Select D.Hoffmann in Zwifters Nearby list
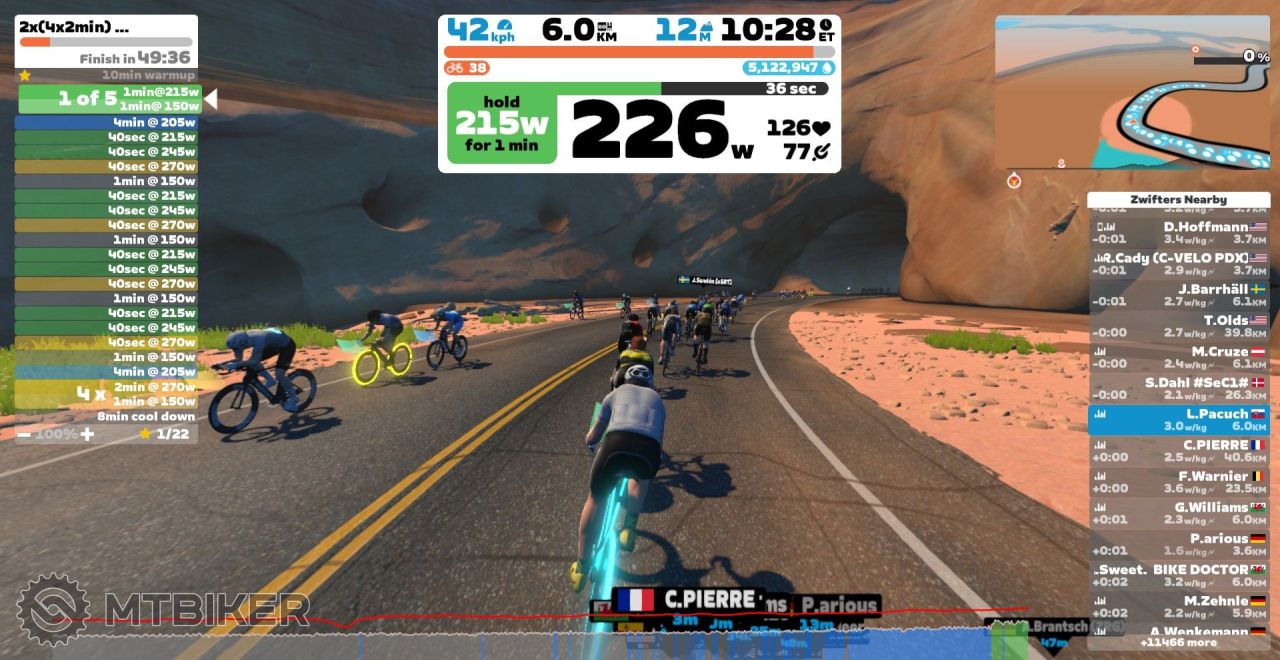The height and width of the screenshot is (660, 1280). pyautogui.click(x=1178, y=233)
